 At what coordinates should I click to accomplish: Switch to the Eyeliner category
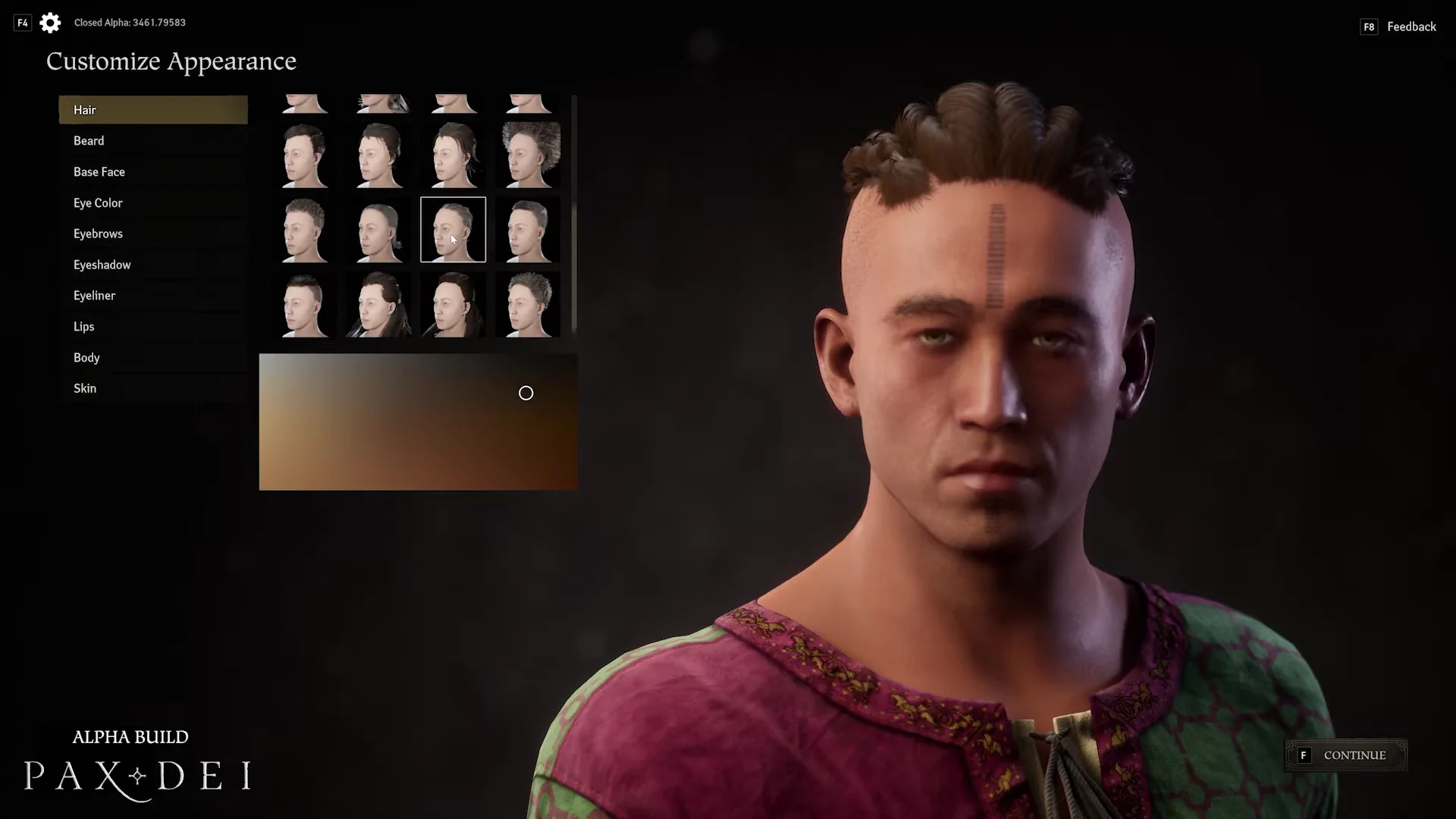[x=152, y=296]
